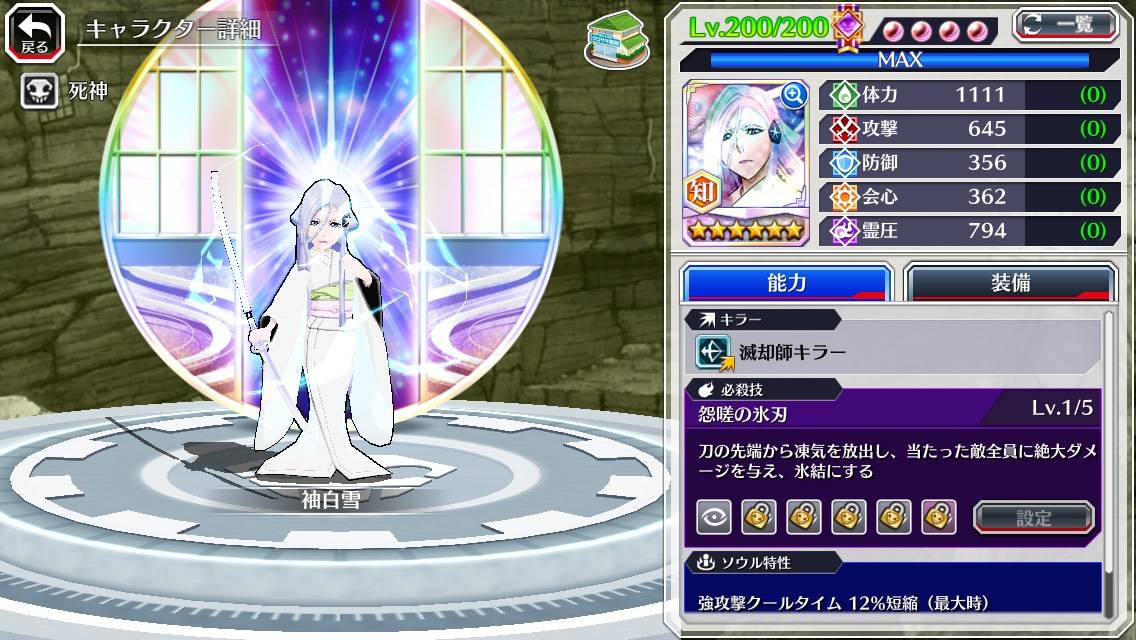Tap the purple gem beside the level
1136x640 pixels.
tap(848, 27)
